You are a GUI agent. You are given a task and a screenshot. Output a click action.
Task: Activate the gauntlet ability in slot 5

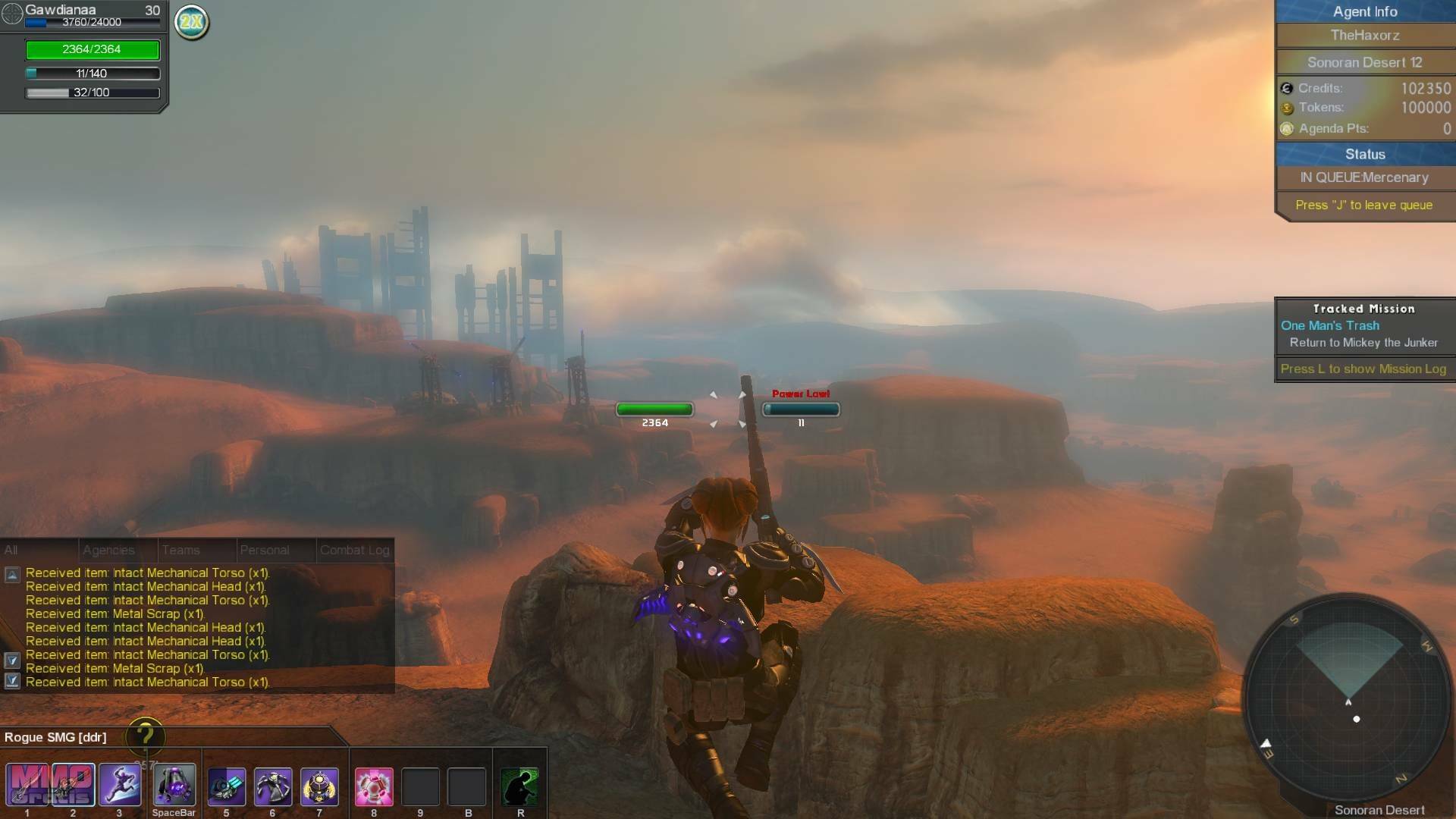click(x=226, y=785)
